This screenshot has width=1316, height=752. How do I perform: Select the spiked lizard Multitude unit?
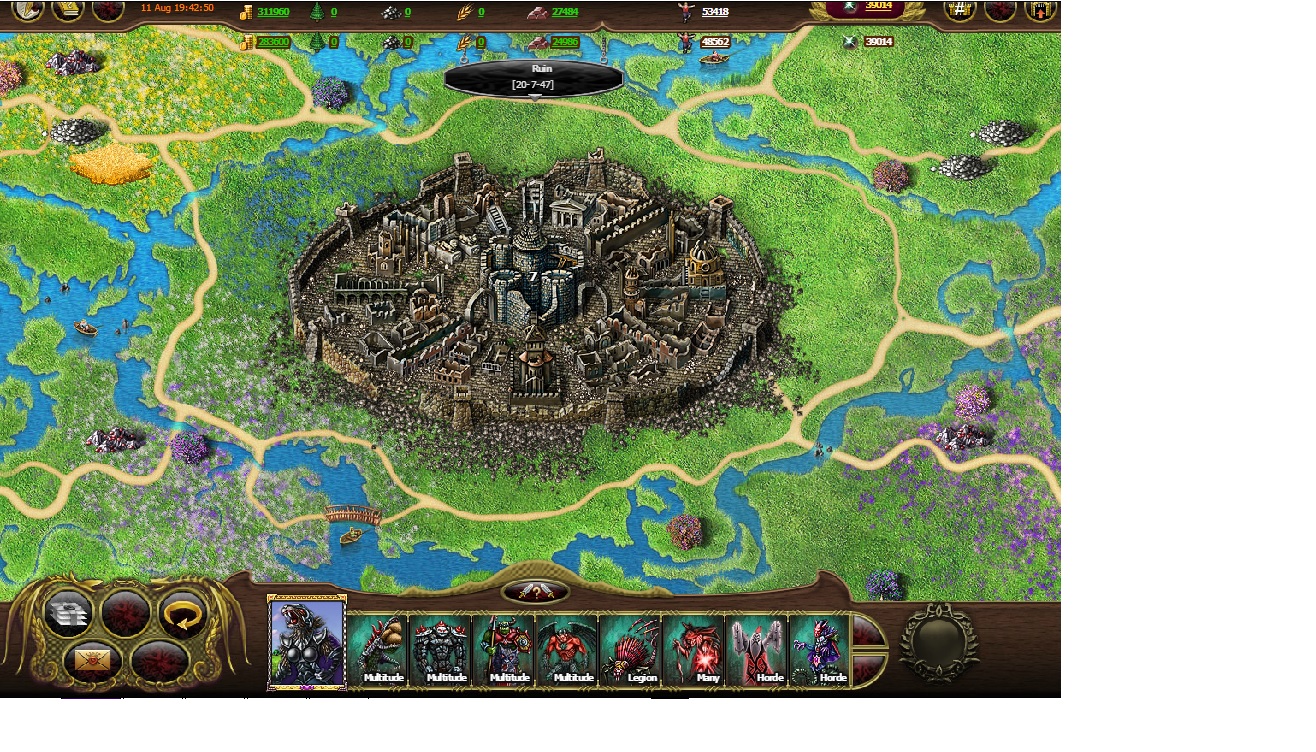(381, 649)
